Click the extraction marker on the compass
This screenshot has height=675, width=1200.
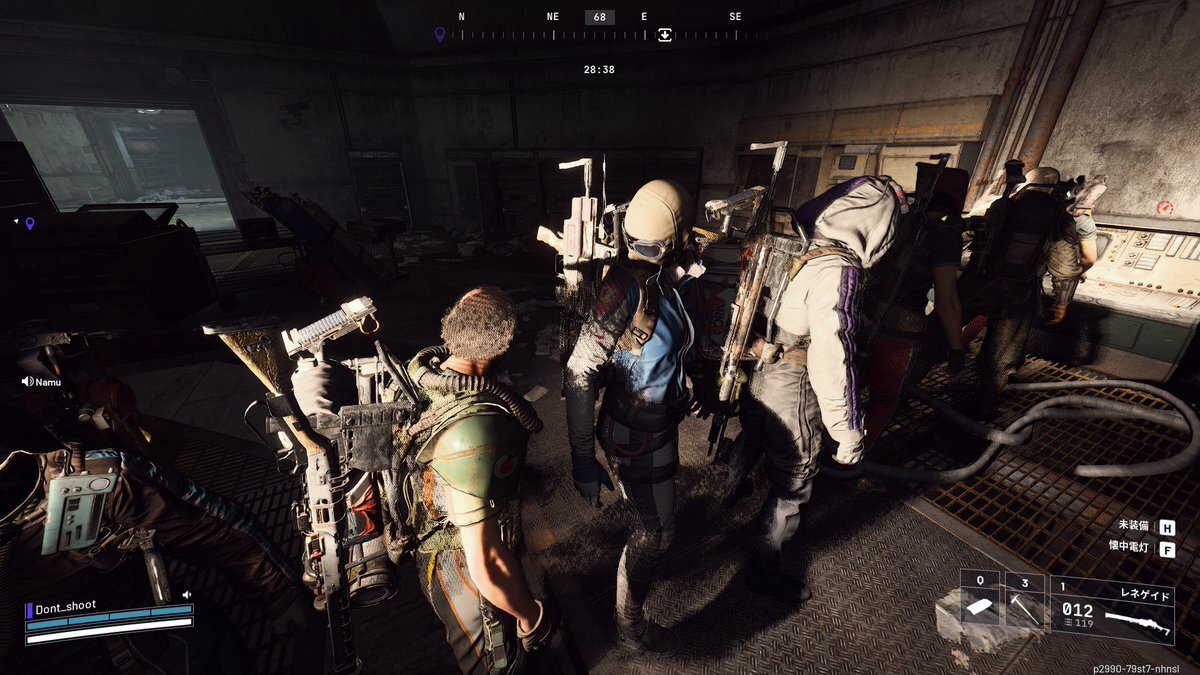point(665,34)
